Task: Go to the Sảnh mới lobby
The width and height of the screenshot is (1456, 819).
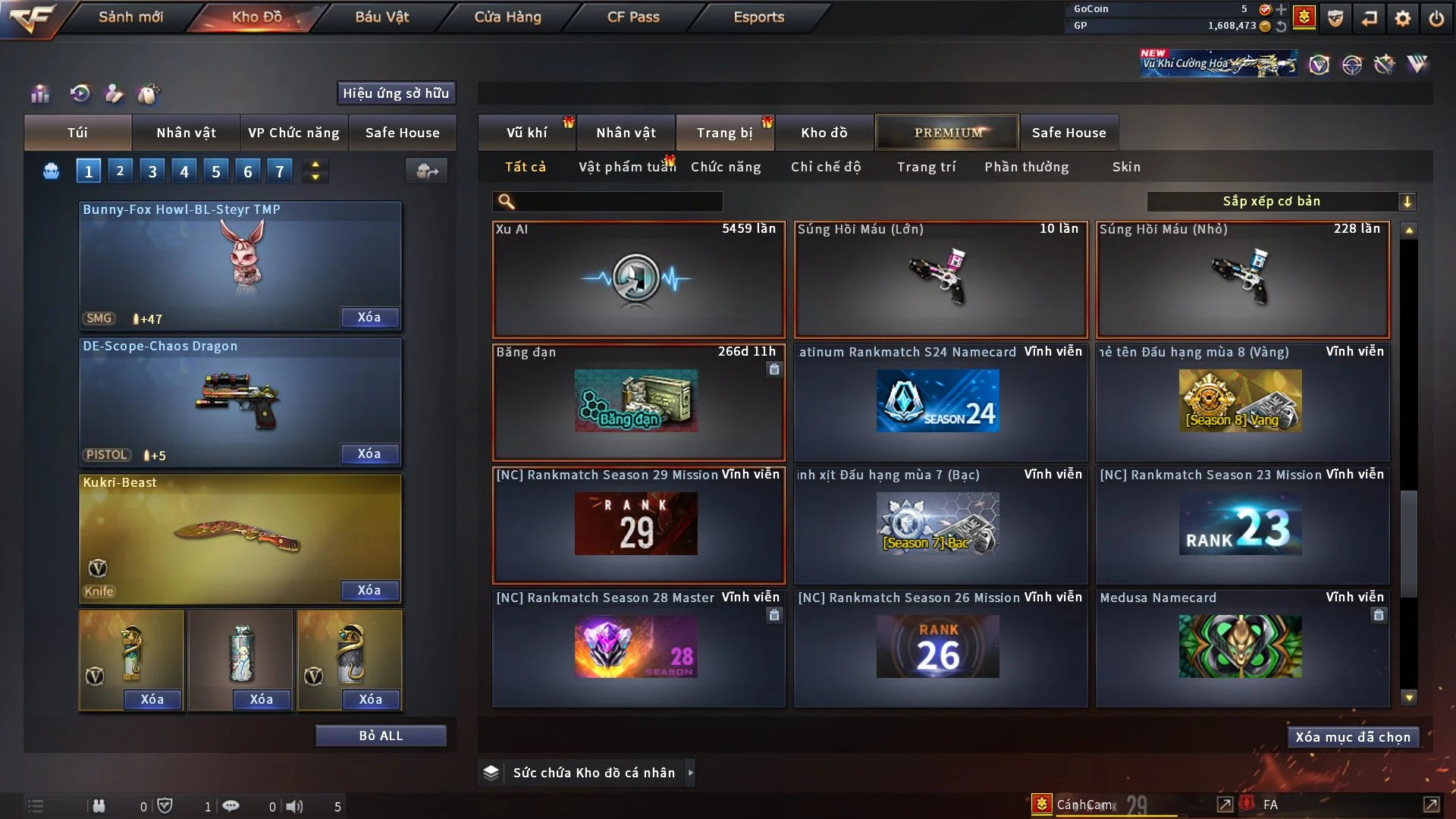Action: tap(130, 17)
